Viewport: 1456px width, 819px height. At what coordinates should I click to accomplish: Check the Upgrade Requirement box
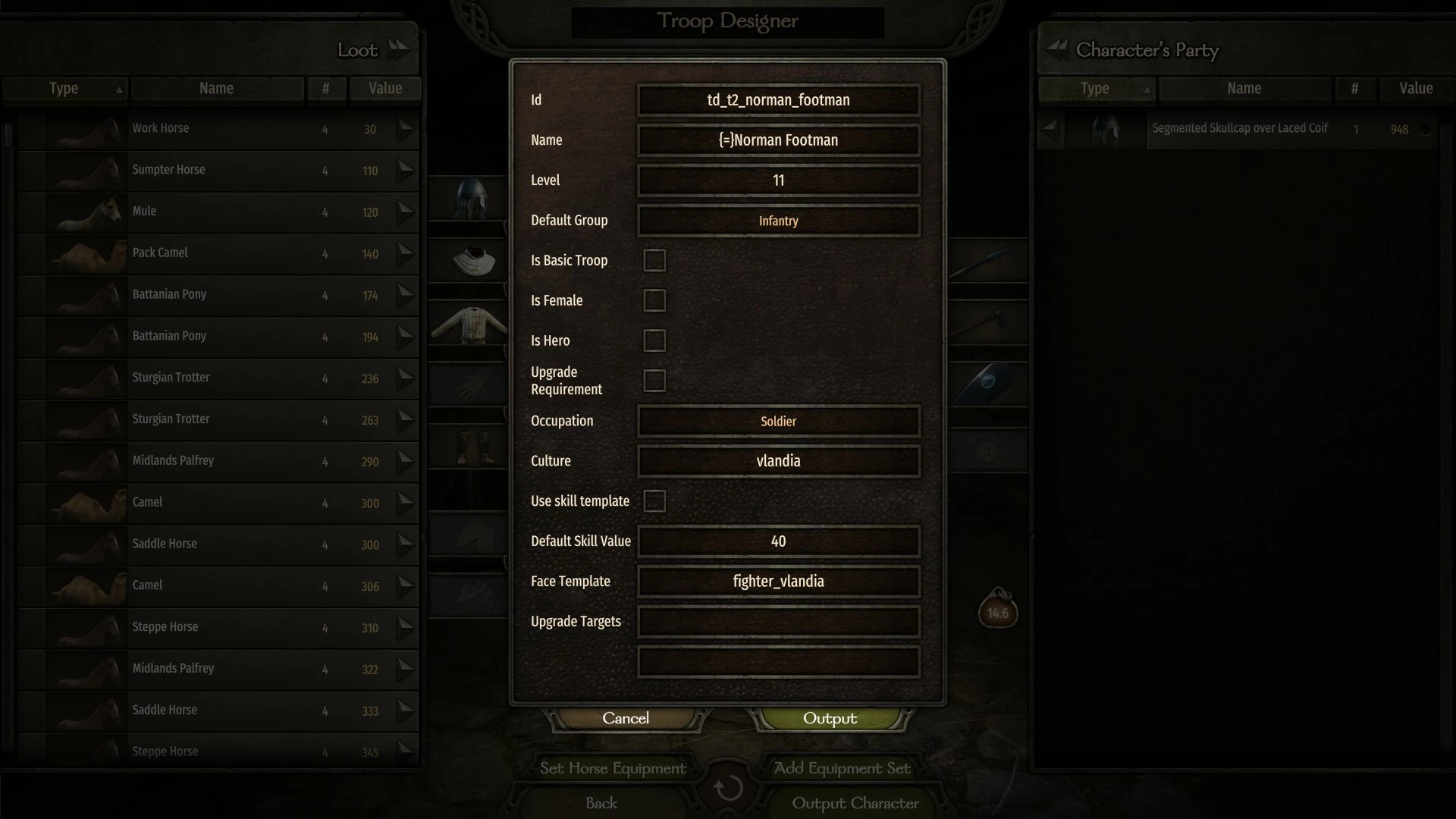click(x=654, y=381)
